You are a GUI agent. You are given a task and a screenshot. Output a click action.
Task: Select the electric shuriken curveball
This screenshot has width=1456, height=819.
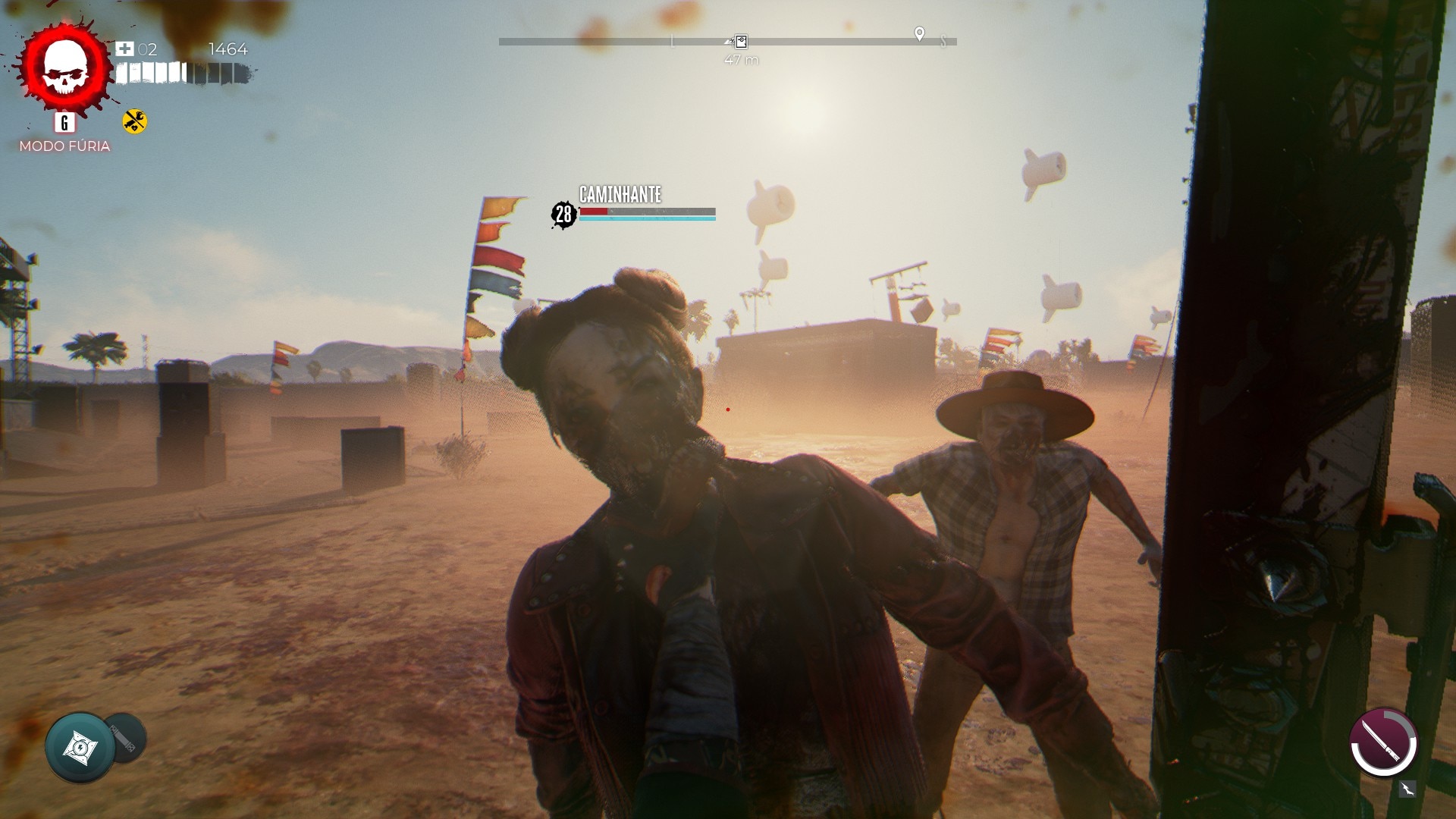tap(80, 748)
